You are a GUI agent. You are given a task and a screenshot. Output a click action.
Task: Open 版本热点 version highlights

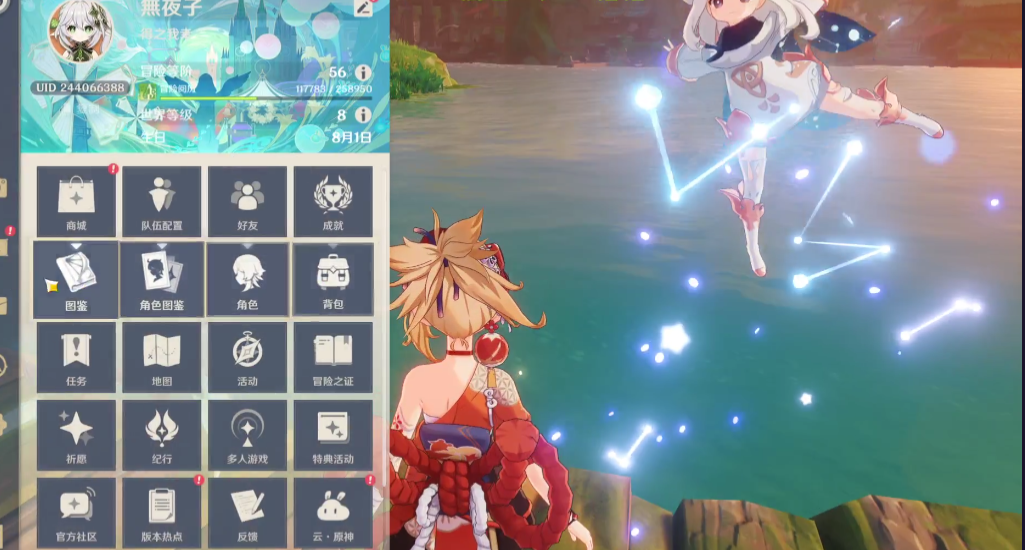162,511
